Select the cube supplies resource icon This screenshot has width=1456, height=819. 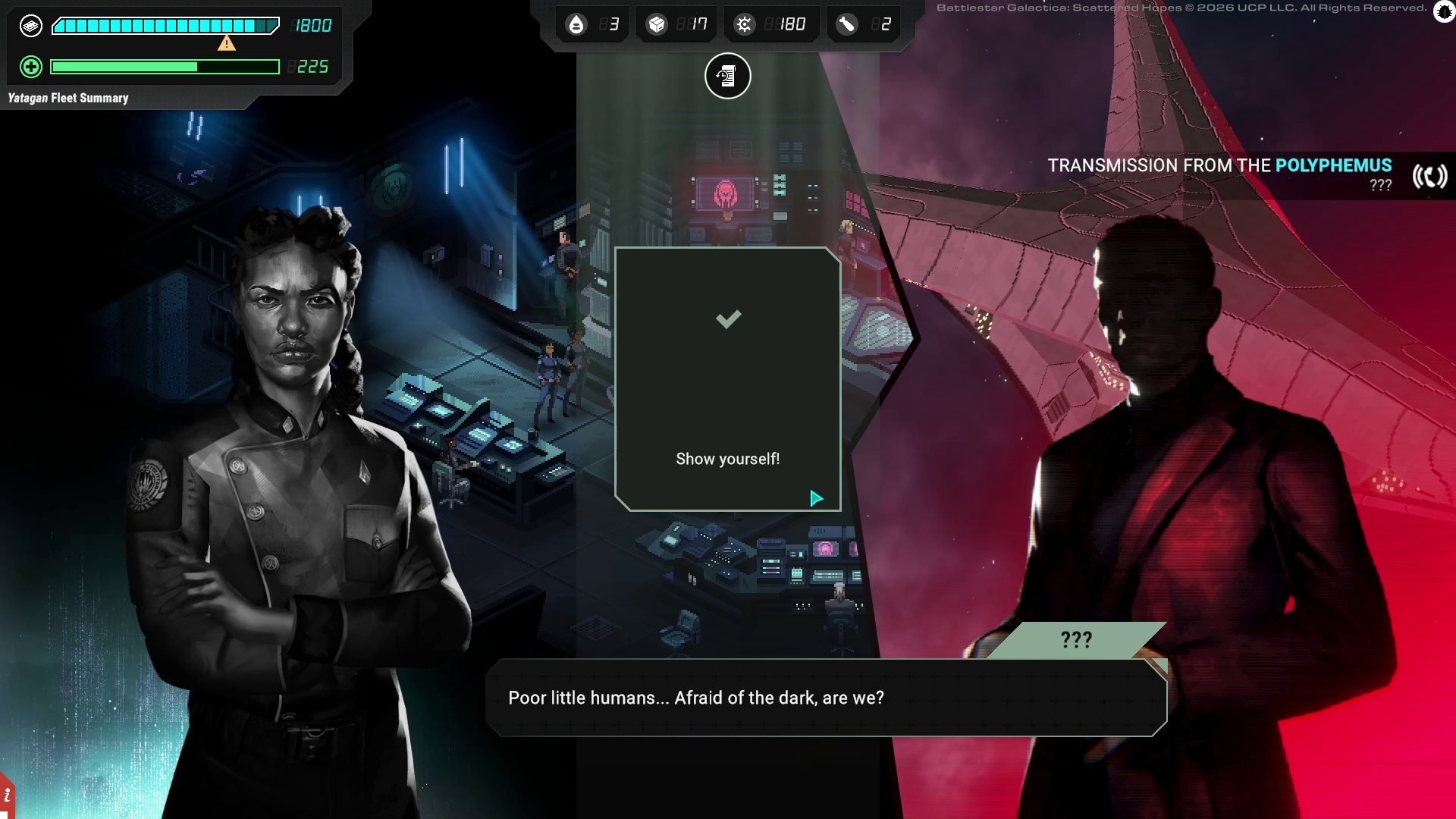[x=656, y=25]
